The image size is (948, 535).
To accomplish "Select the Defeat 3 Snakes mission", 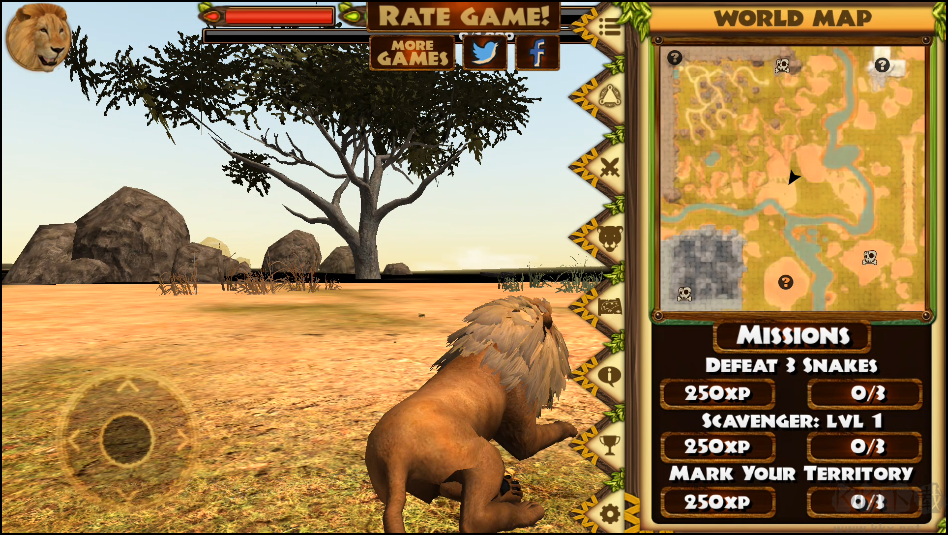I will pos(791,365).
